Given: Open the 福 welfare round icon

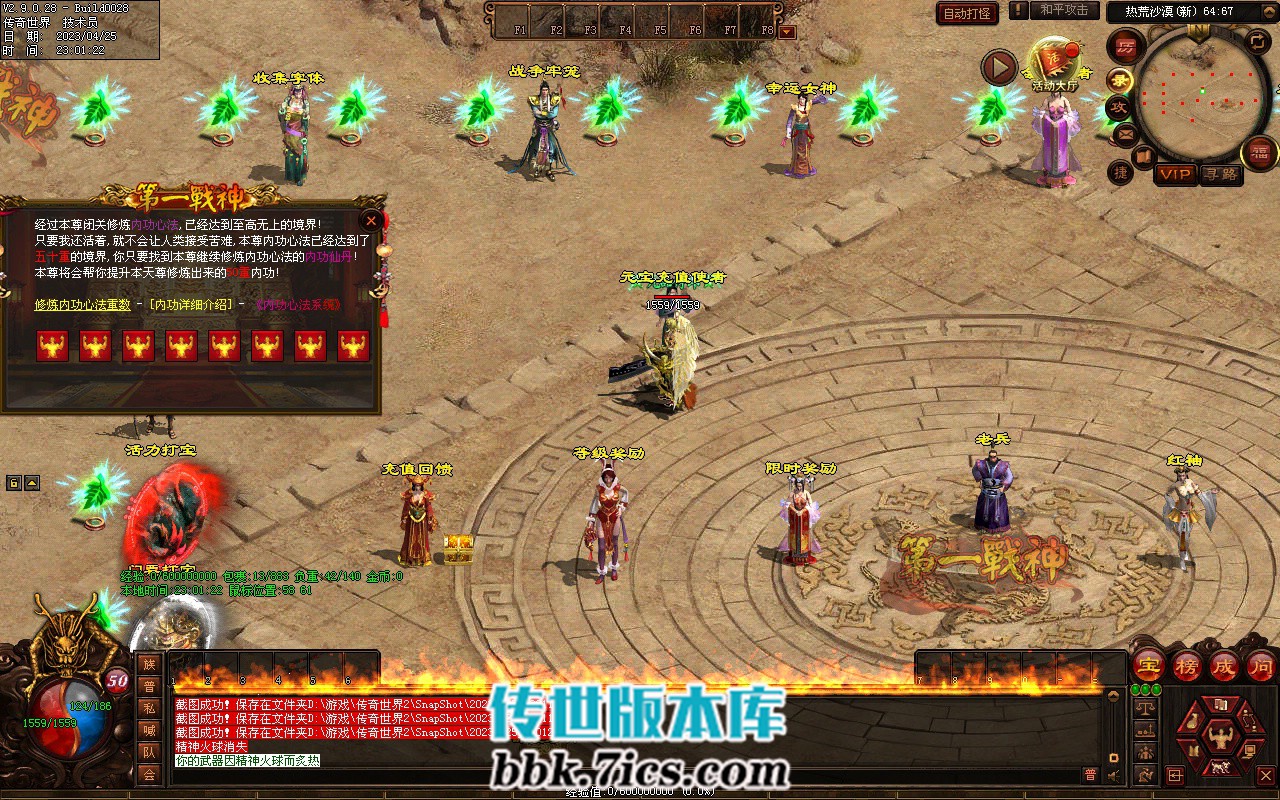Looking at the screenshot, I should tap(1260, 153).
